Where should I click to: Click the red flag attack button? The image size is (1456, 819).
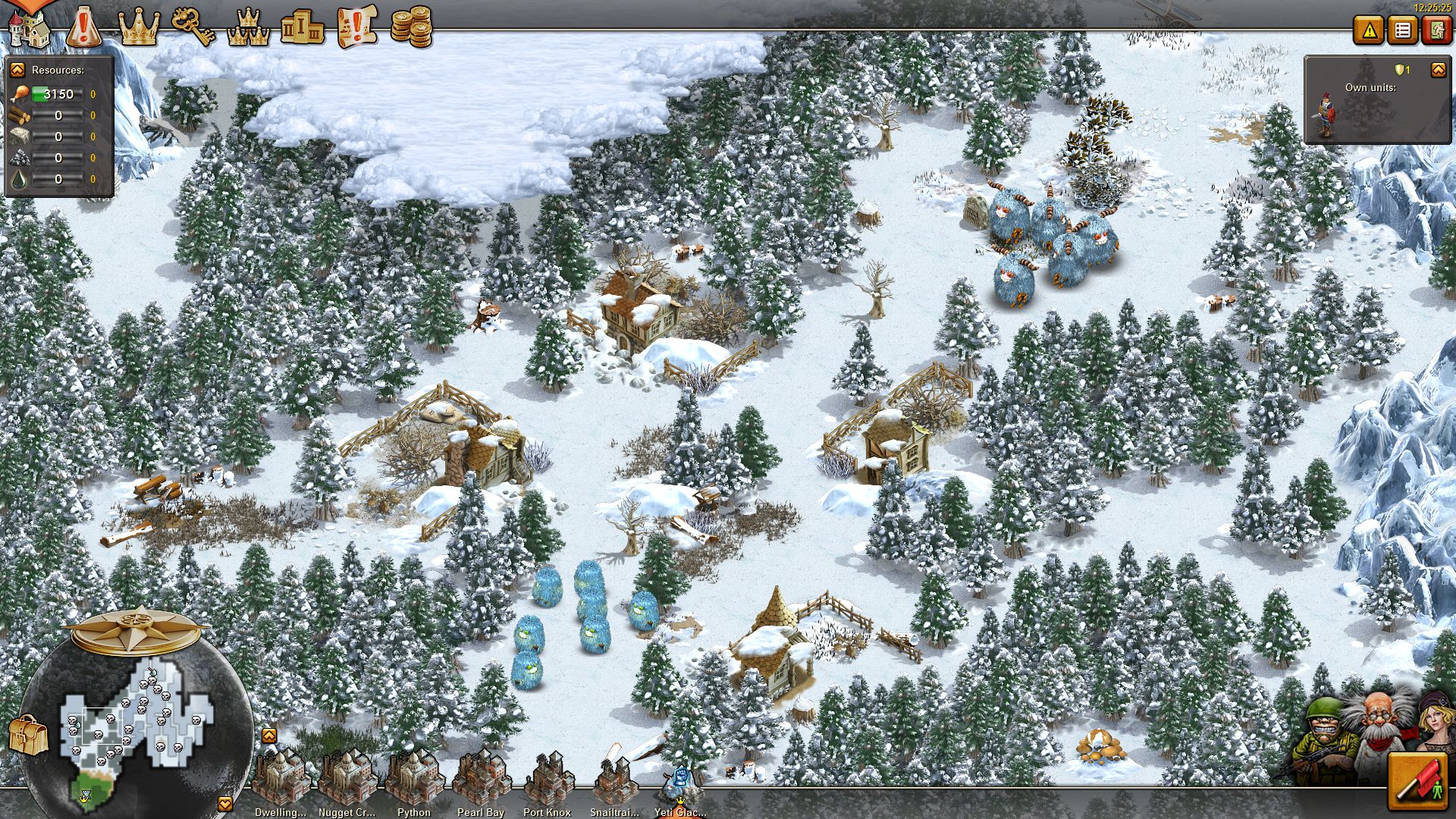tap(1418, 782)
